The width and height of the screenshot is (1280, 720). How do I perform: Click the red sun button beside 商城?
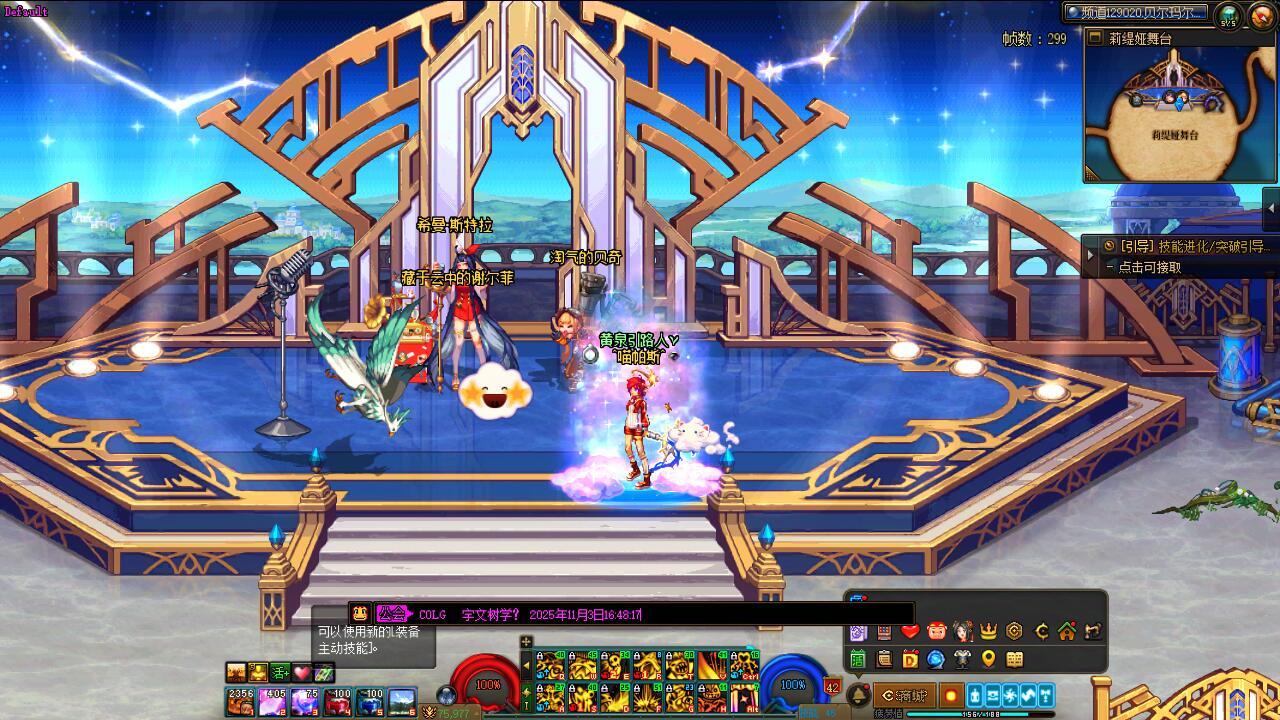click(x=950, y=695)
